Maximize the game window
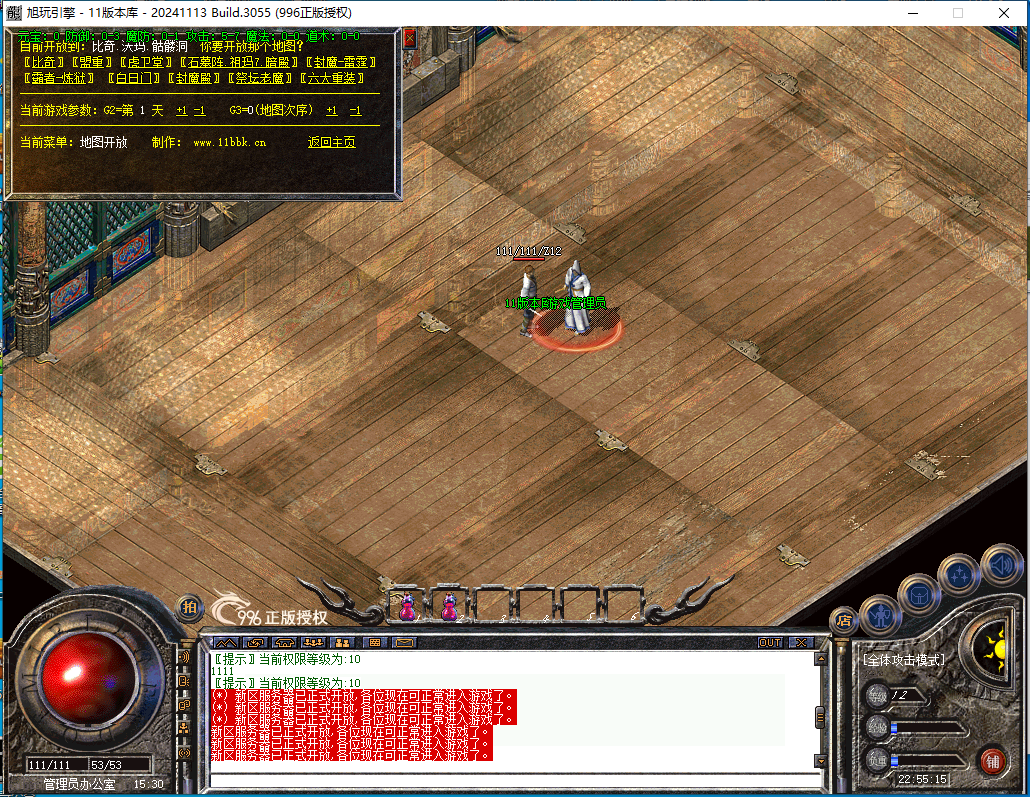Image resolution: width=1030 pixels, height=797 pixels. point(957,13)
